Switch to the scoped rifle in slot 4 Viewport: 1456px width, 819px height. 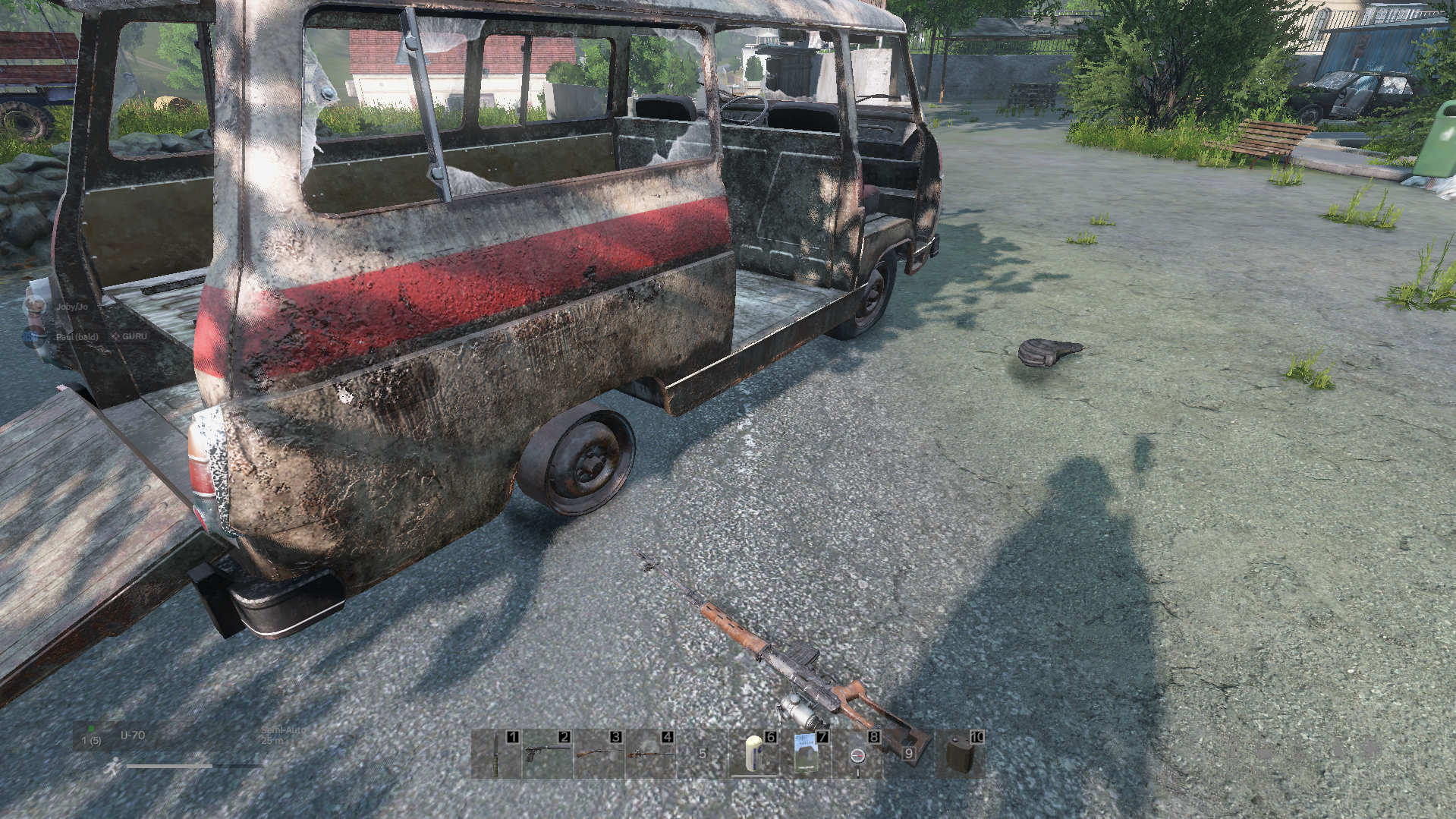click(x=649, y=754)
